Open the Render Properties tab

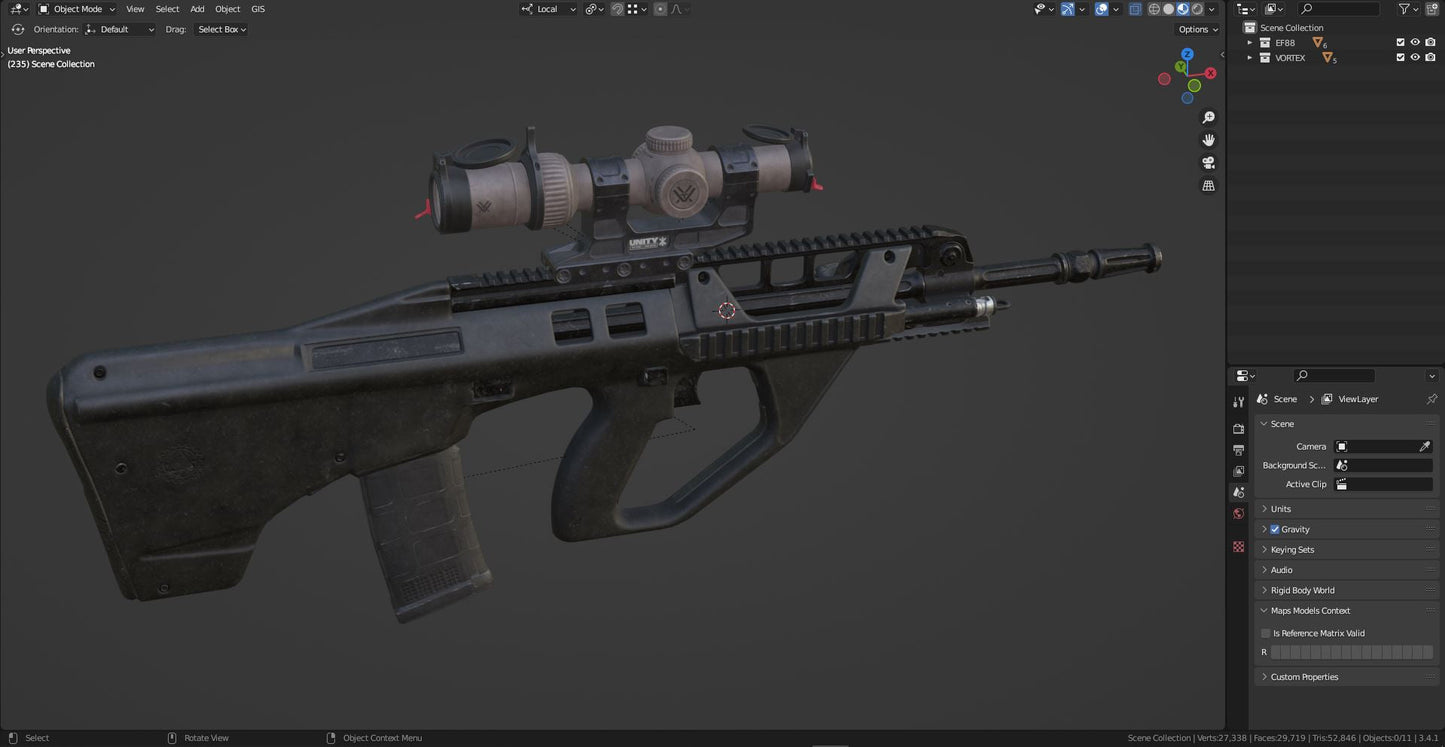(x=1238, y=428)
